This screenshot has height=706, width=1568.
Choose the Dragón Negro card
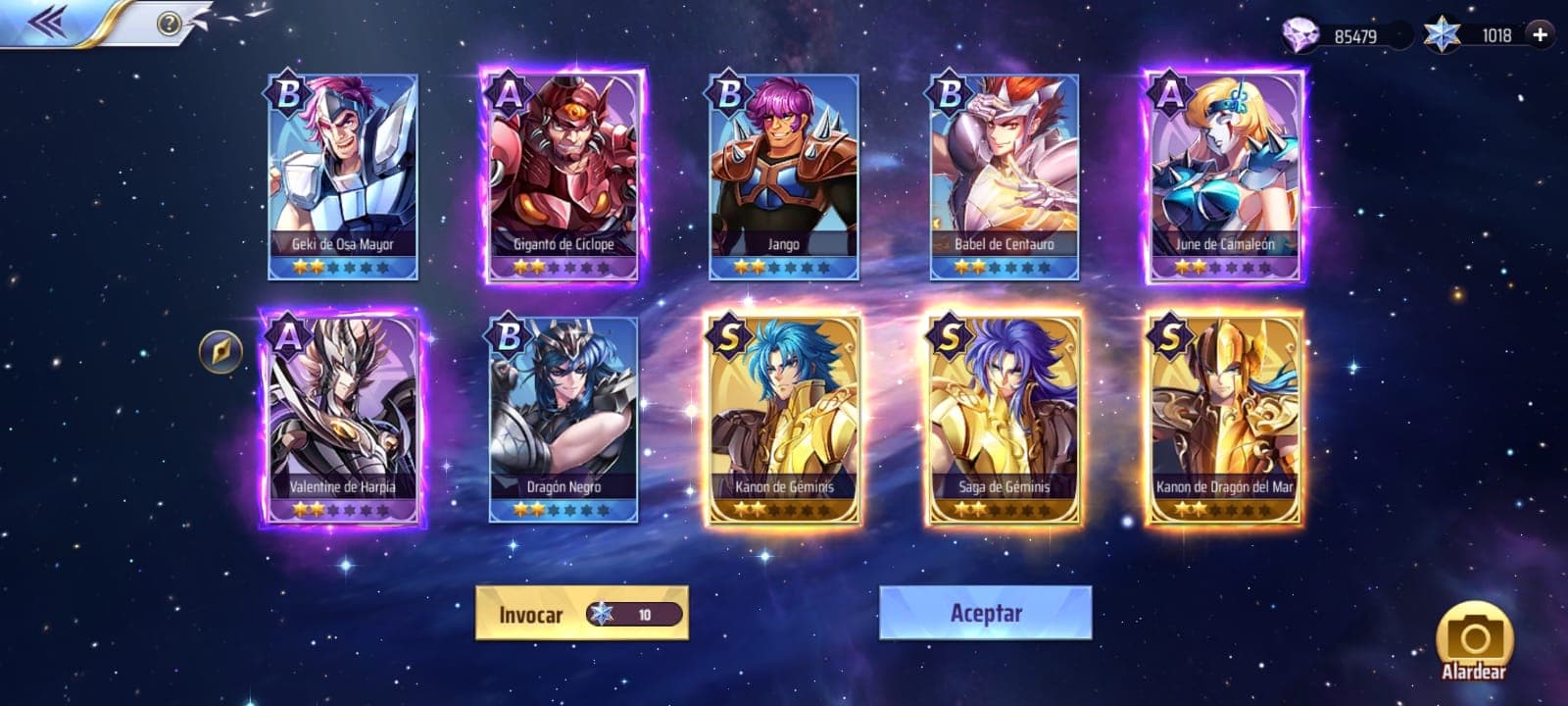point(563,419)
